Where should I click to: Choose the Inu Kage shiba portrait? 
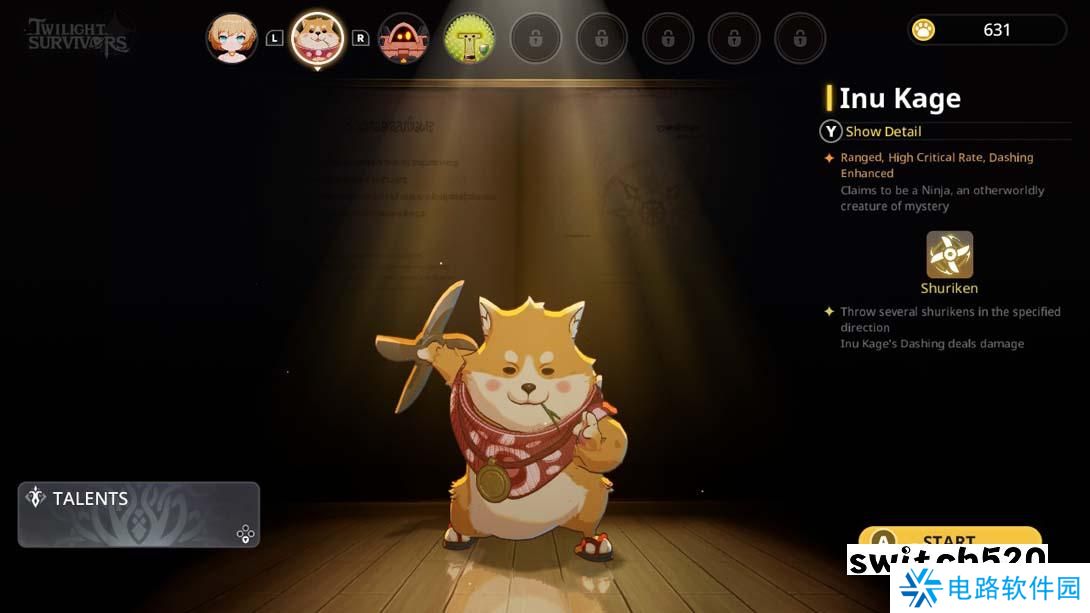(x=317, y=39)
